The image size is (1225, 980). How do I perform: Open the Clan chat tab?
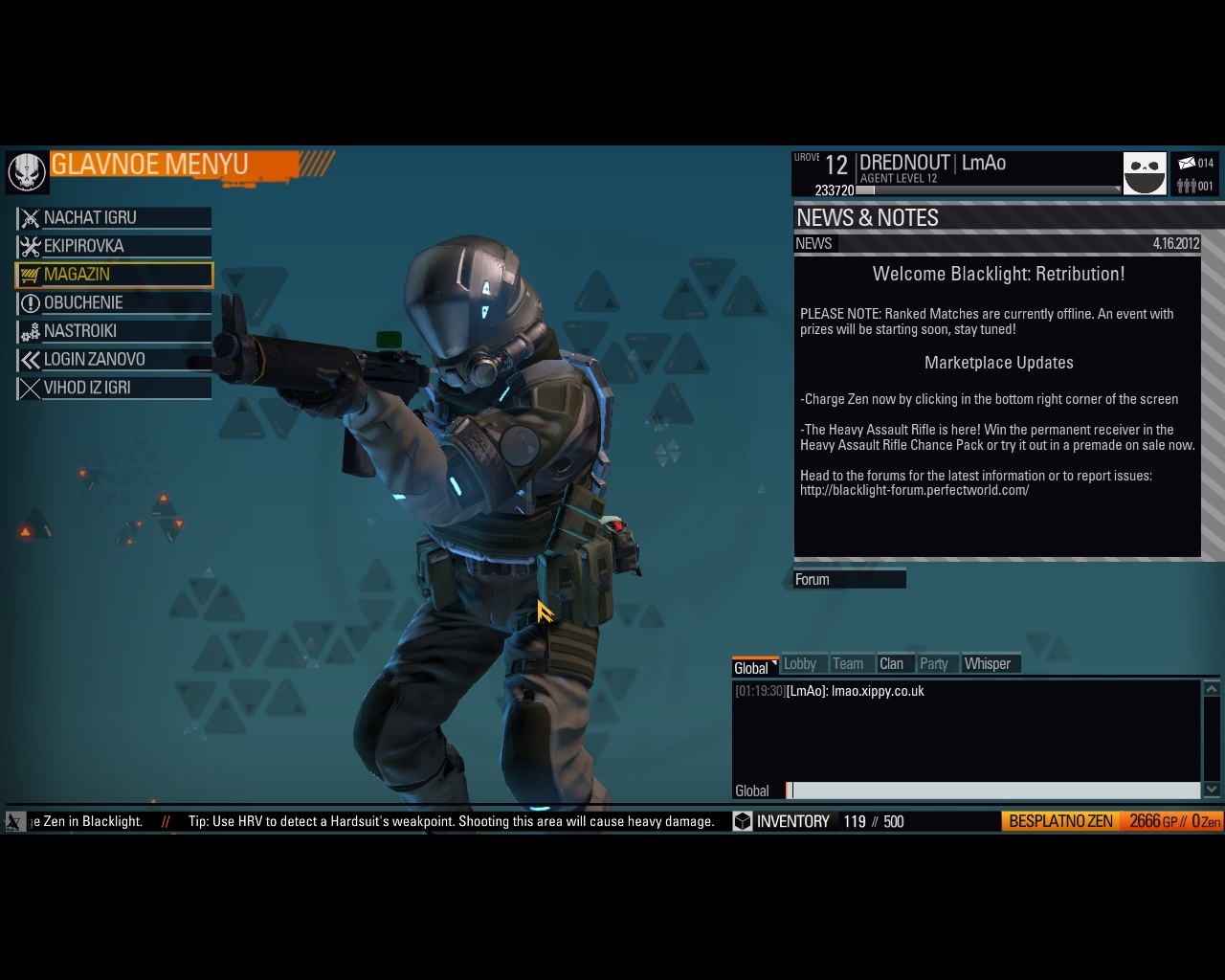click(x=891, y=664)
